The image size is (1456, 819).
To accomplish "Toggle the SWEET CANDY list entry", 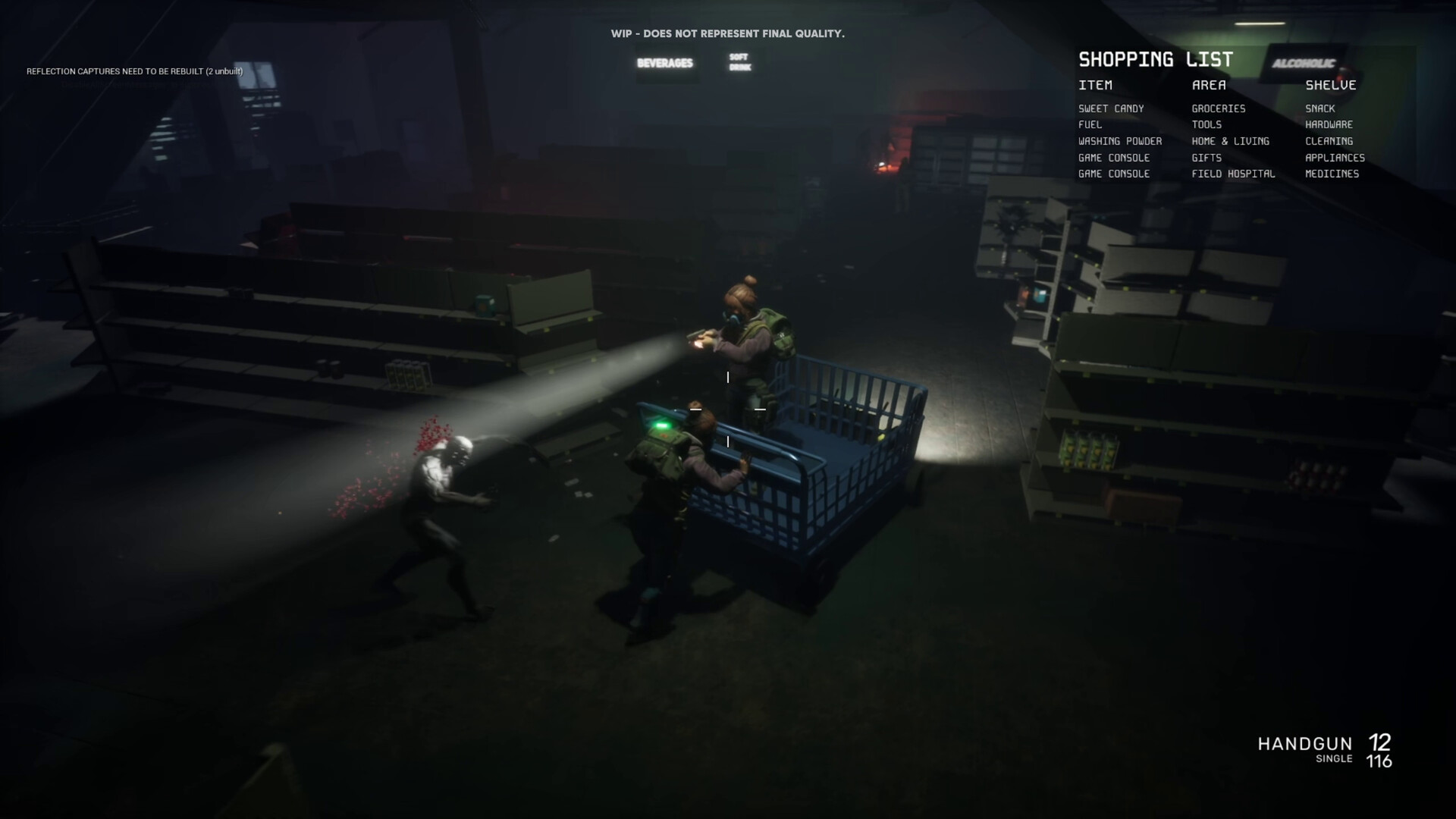I will [x=1112, y=108].
